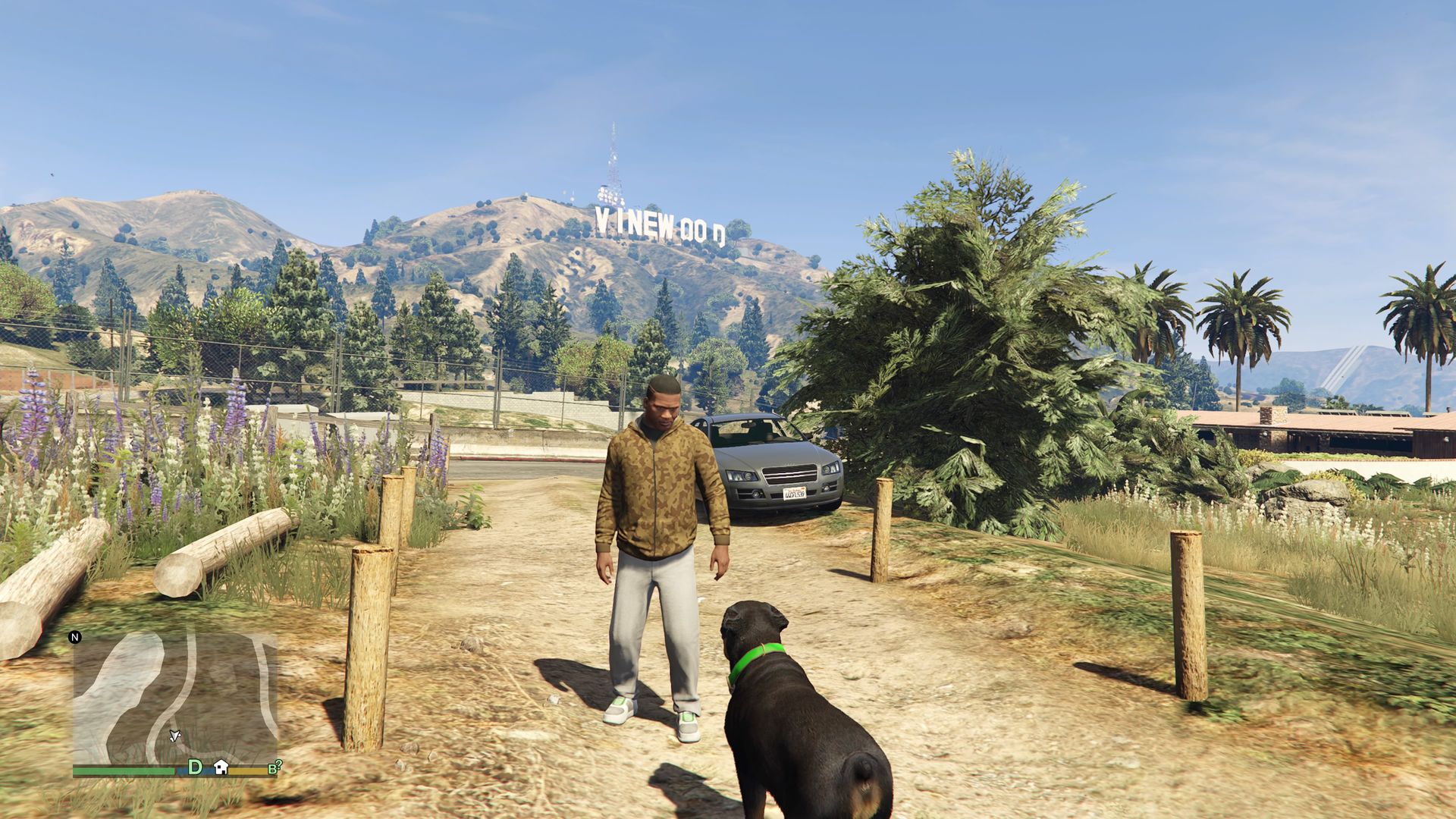This screenshot has height=819, width=1456.
Task: Click the B? indicator beside the minimap
Action: coord(275,767)
